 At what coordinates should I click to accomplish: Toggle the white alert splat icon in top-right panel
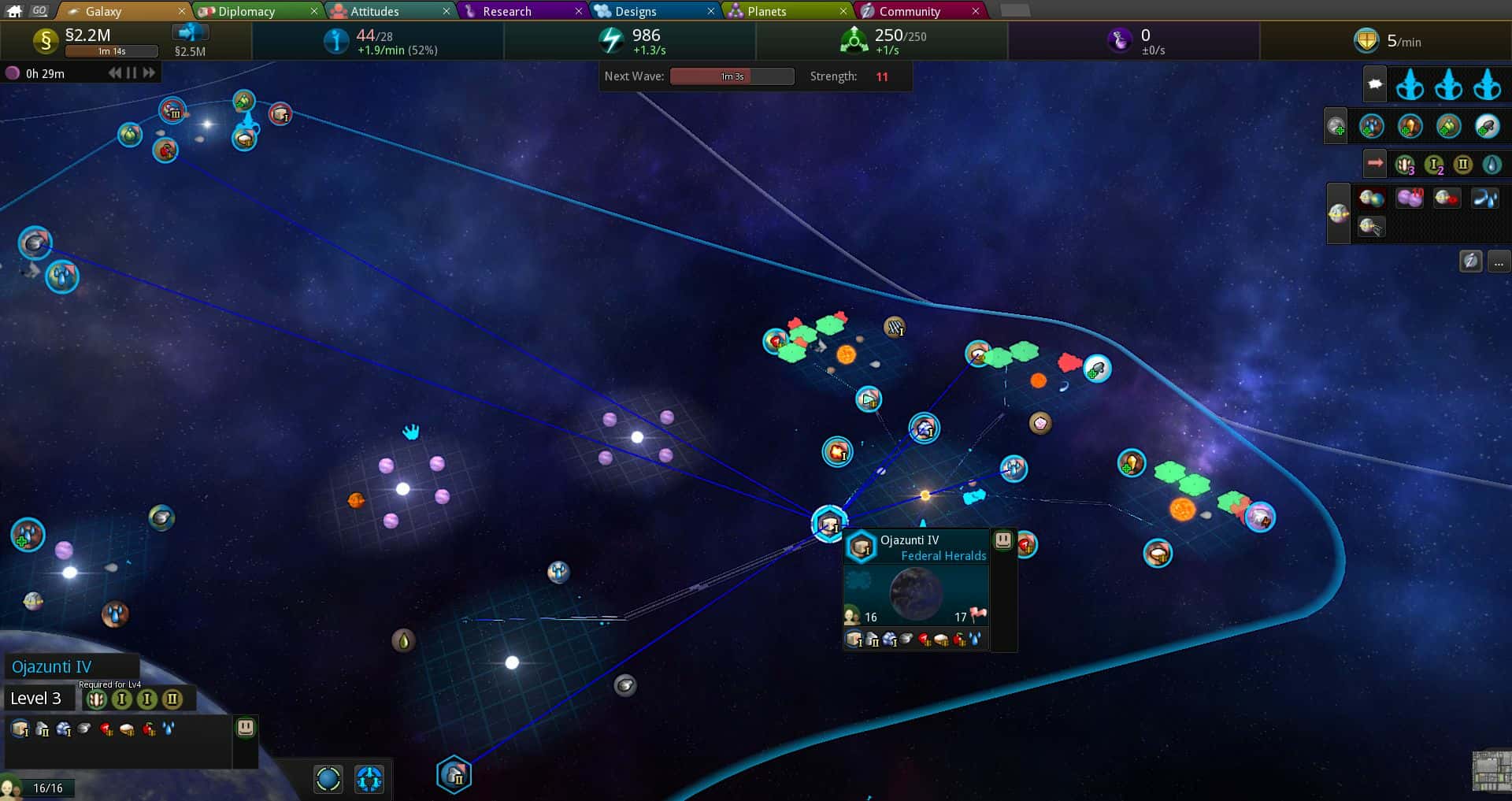coord(1375,84)
